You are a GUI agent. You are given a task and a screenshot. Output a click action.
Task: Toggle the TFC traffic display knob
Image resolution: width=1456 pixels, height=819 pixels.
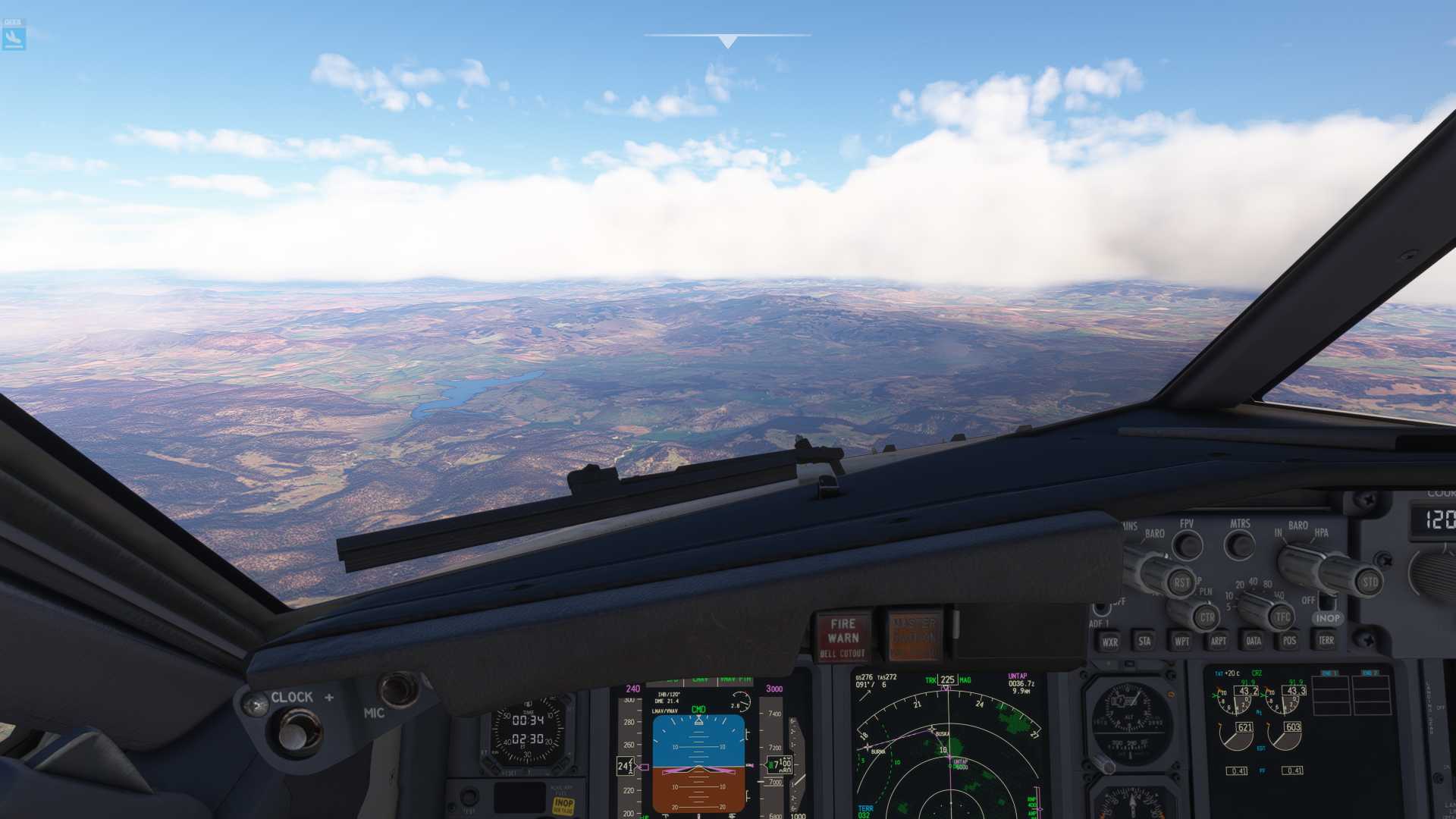[1282, 617]
